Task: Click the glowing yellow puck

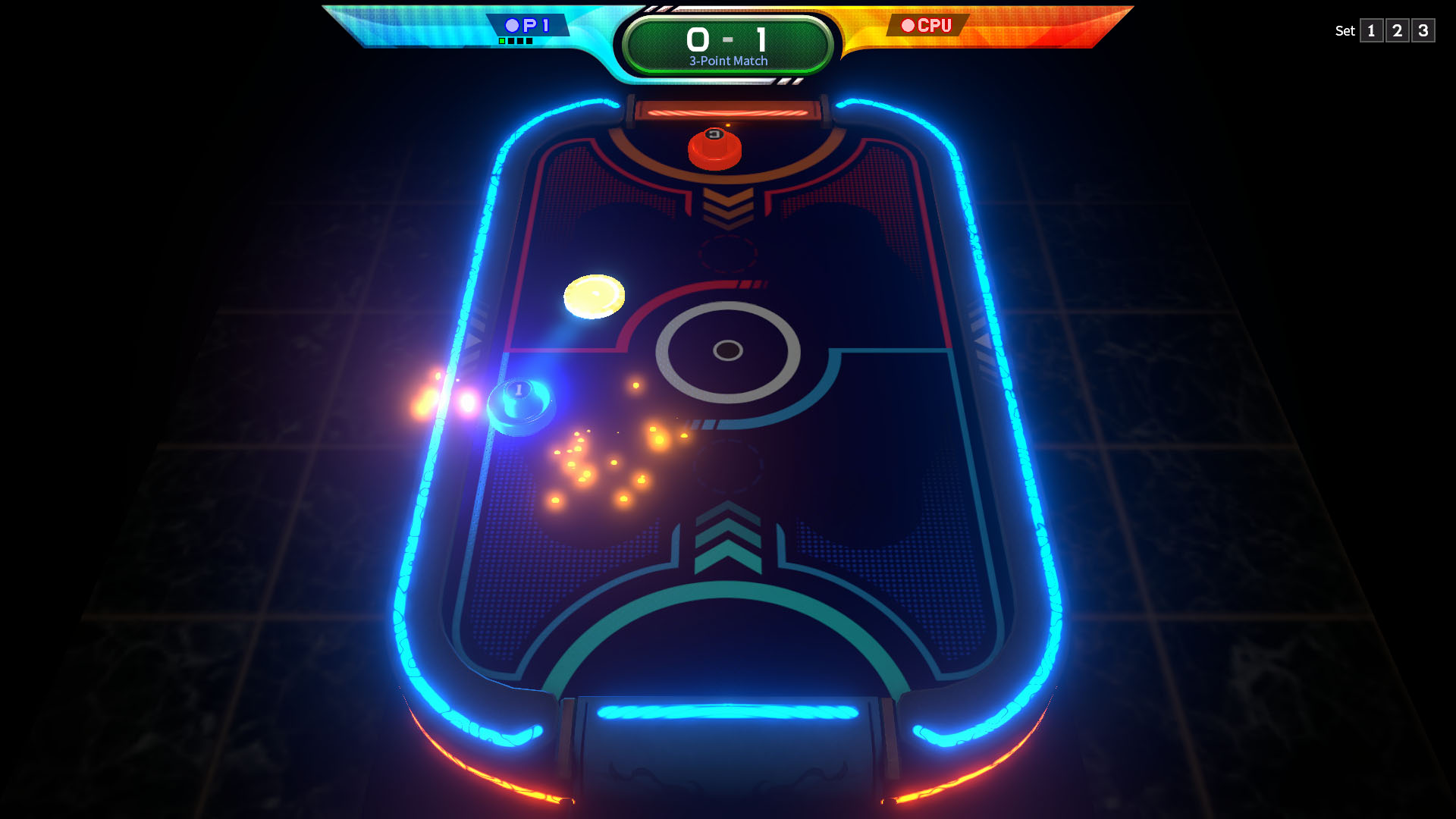Action: pos(596,297)
